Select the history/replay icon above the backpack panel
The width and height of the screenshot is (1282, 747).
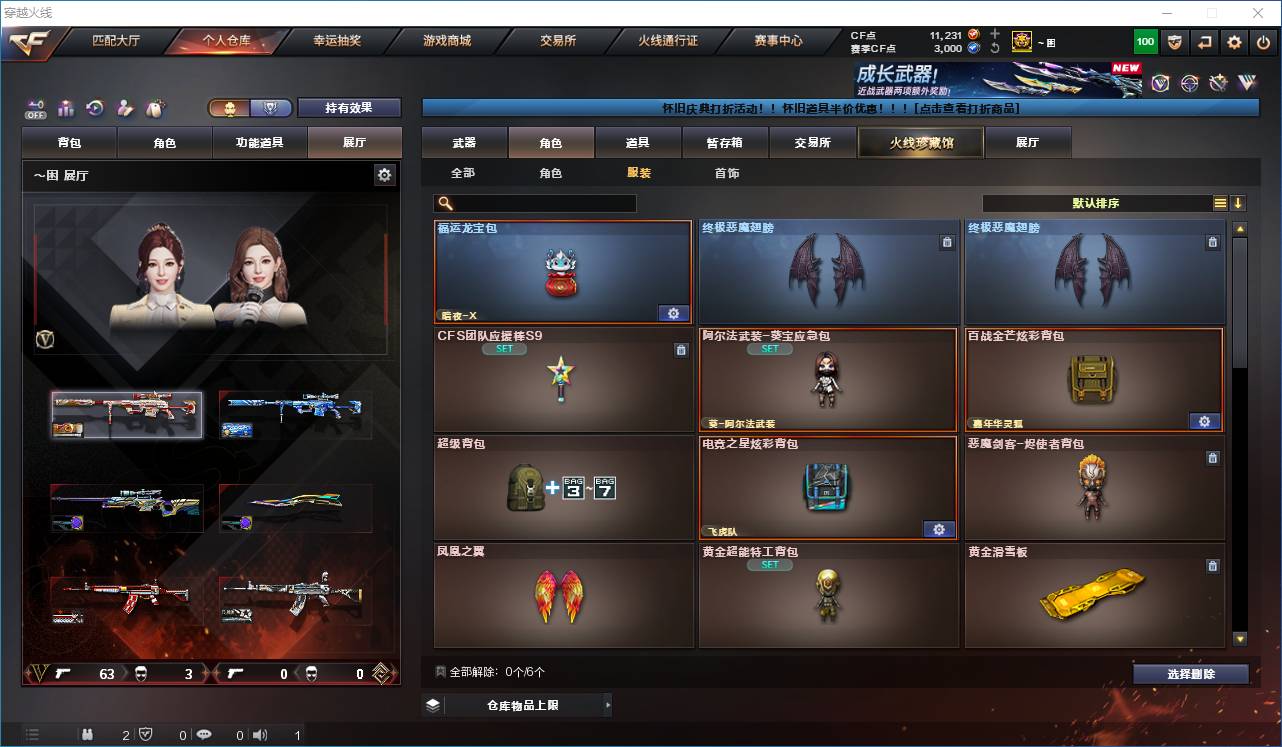pyautogui.click(x=95, y=106)
